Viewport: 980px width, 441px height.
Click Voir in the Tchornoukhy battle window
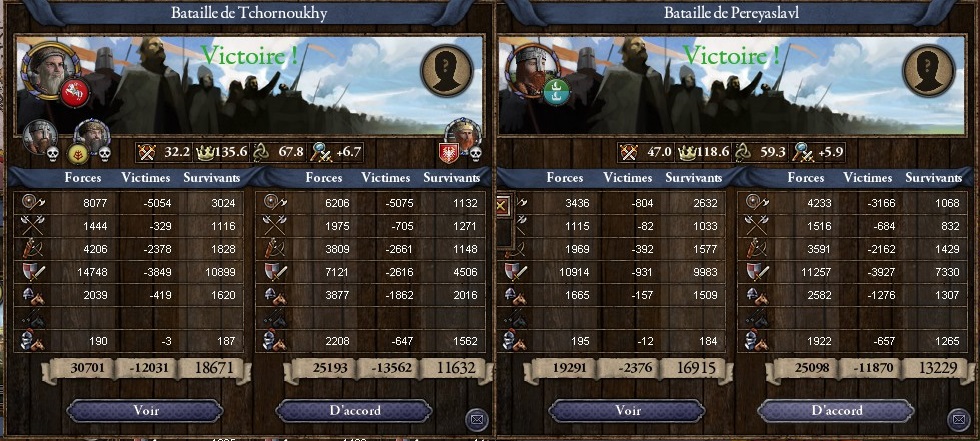pos(145,411)
